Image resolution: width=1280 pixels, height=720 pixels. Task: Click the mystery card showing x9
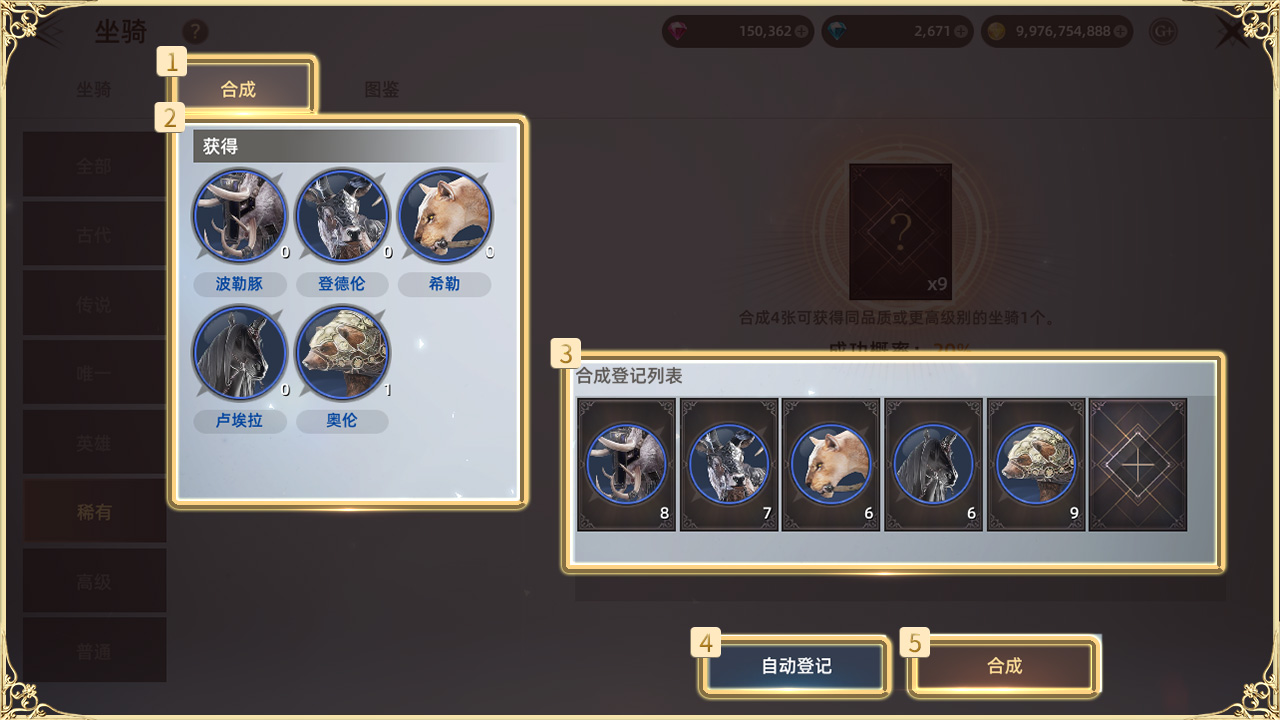pos(899,232)
